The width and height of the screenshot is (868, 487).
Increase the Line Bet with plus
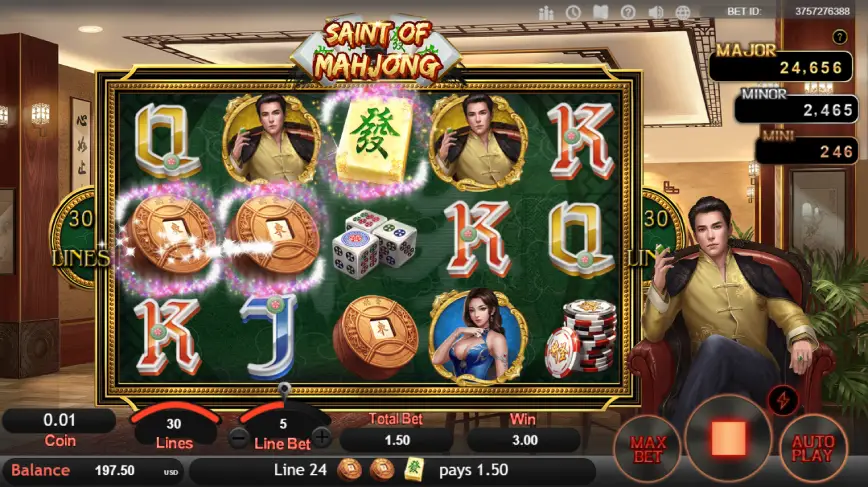click(322, 437)
